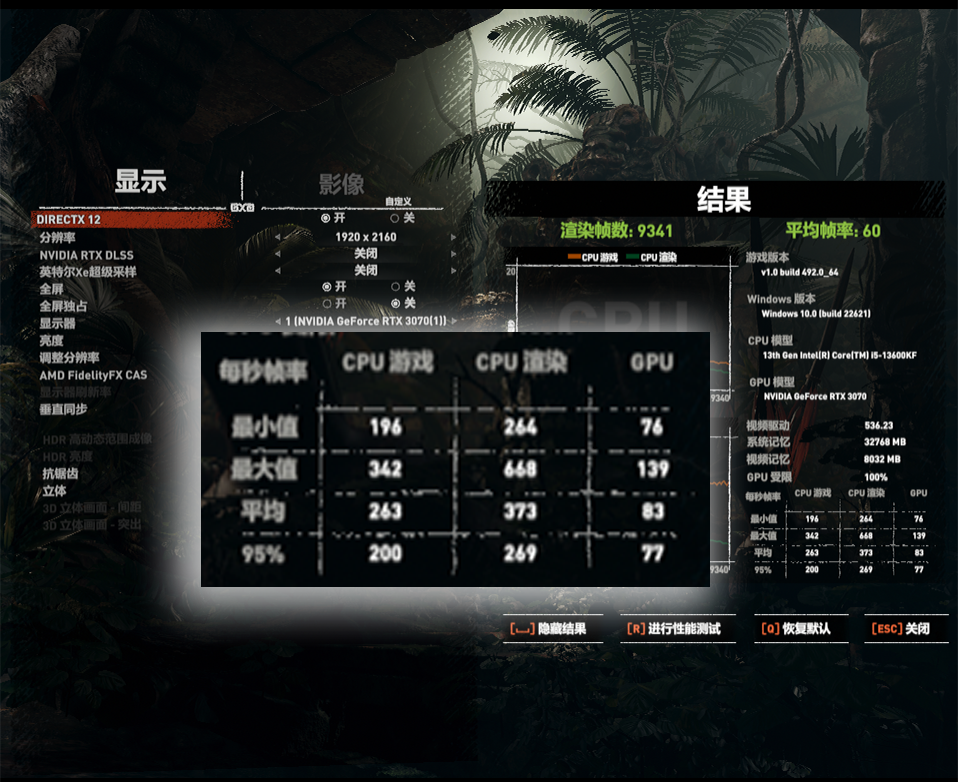Viewport: 958px width, 782px height.
Task: Select the NVIDIA RTX DLSS setting
Action: click(86, 255)
